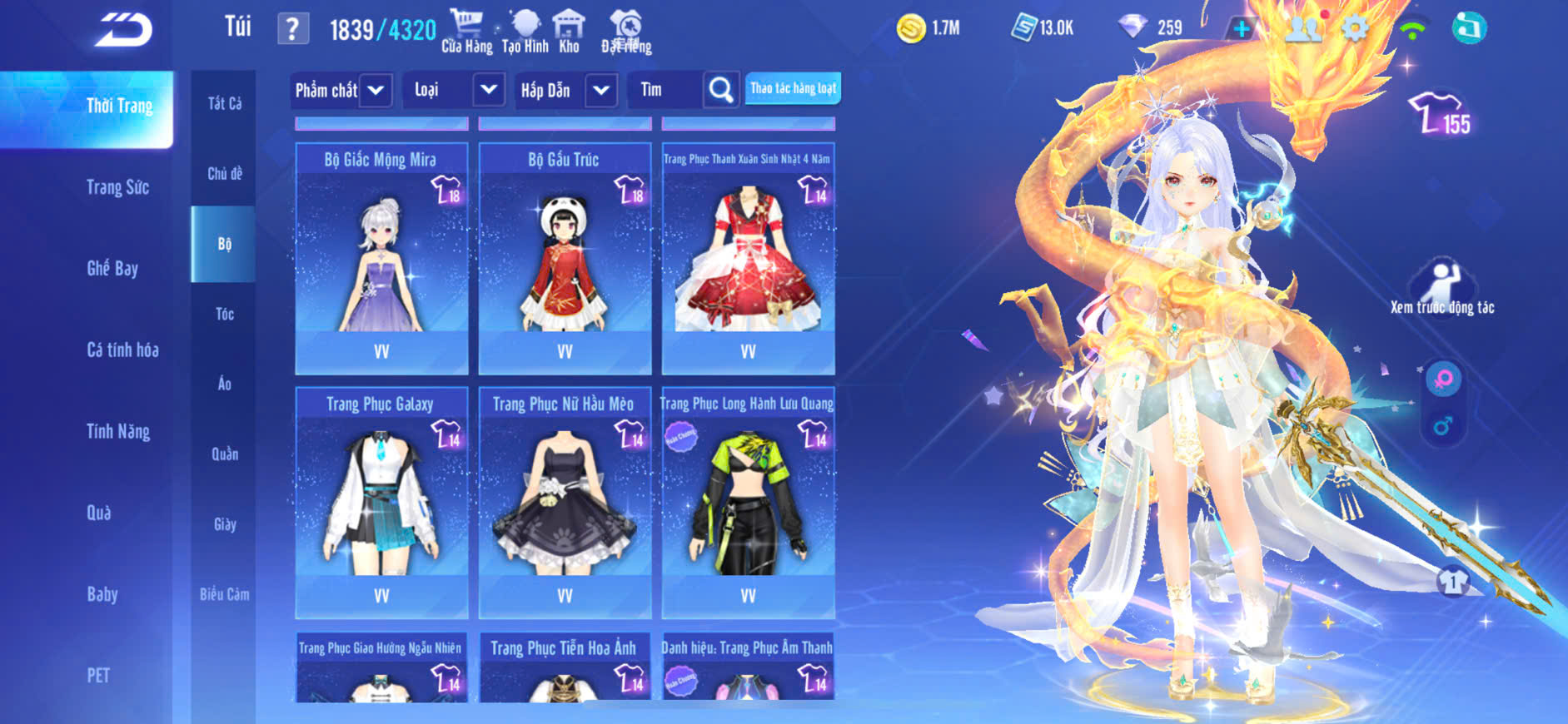The image size is (1568, 724).
Task: Click the magnifying glass search button
Action: click(x=721, y=90)
